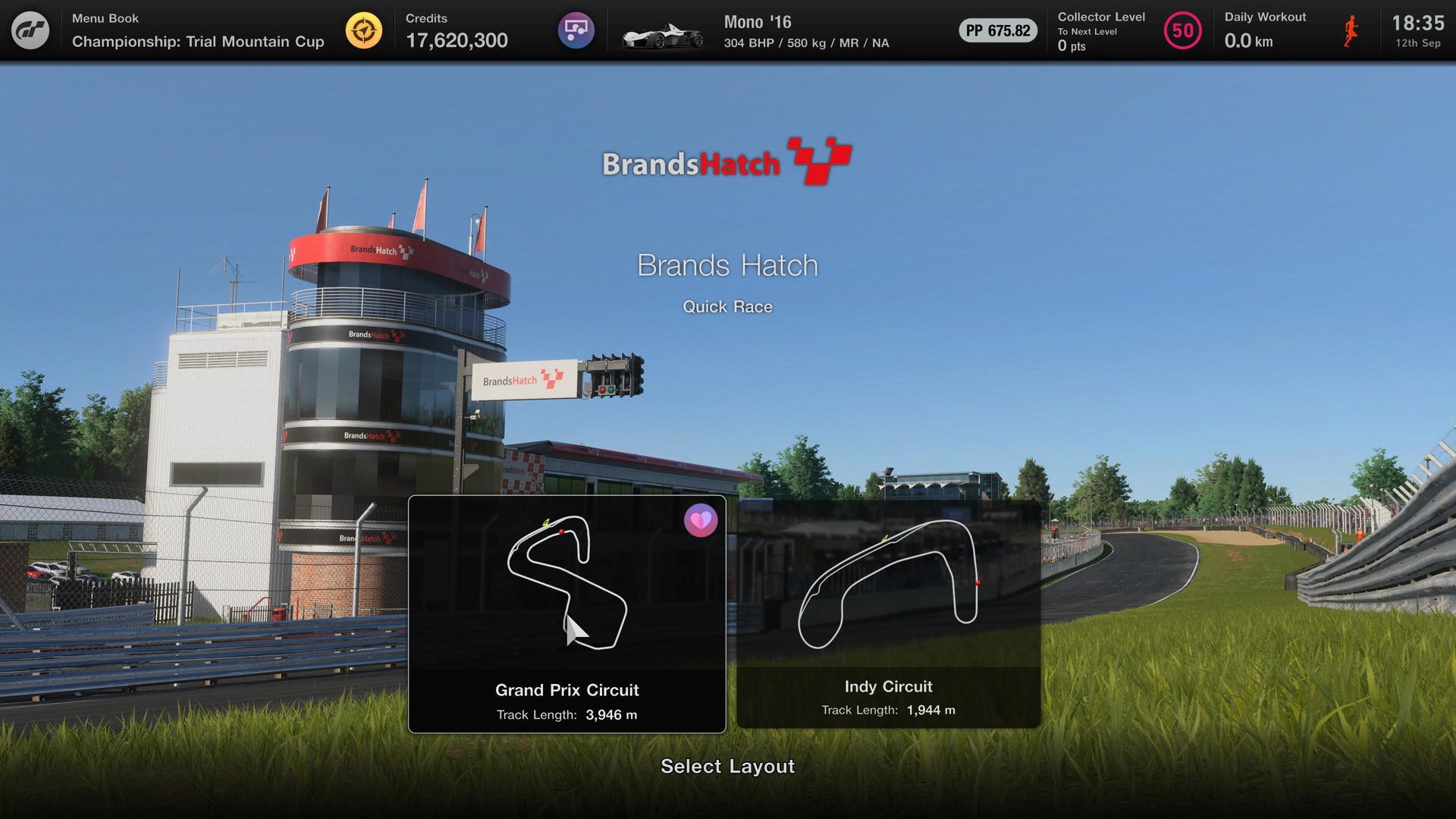
Task: Open the purple multiplayer chat icon
Action: tap(576, 30)
